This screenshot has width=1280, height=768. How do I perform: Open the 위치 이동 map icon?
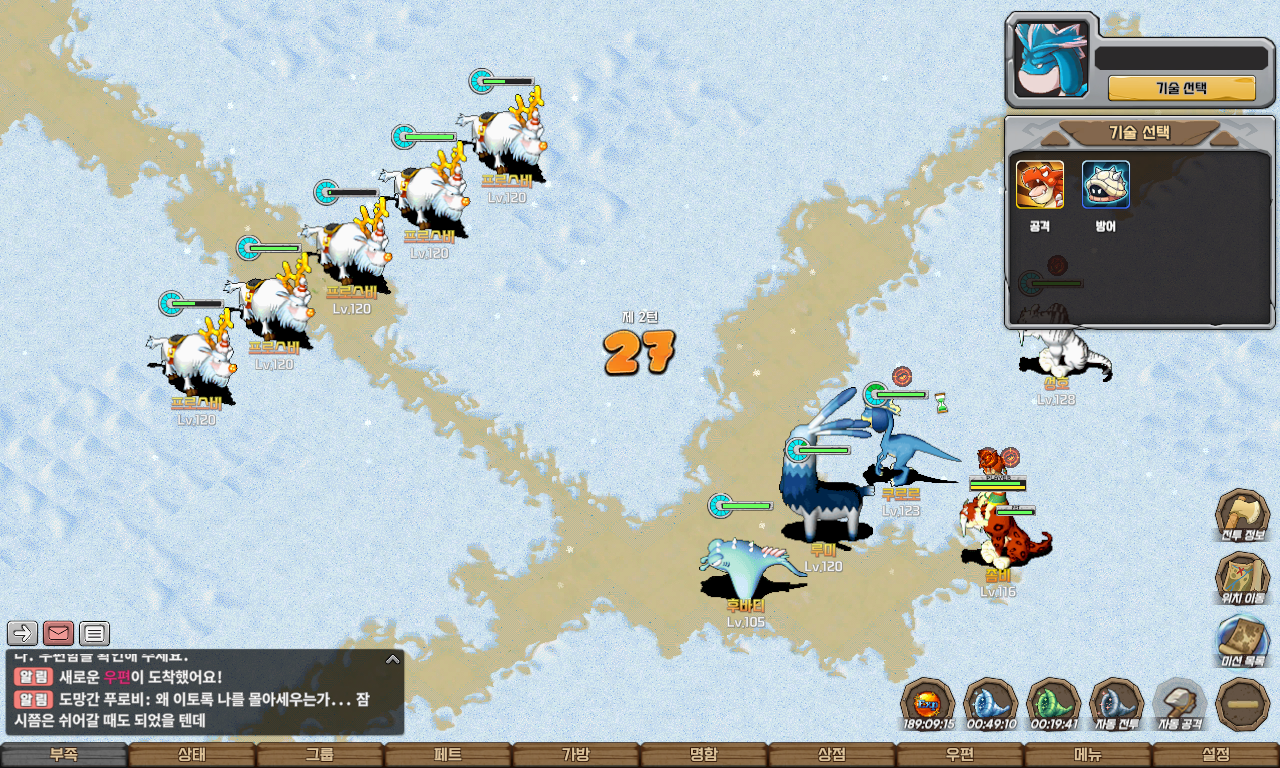[x=1242, y=578]
